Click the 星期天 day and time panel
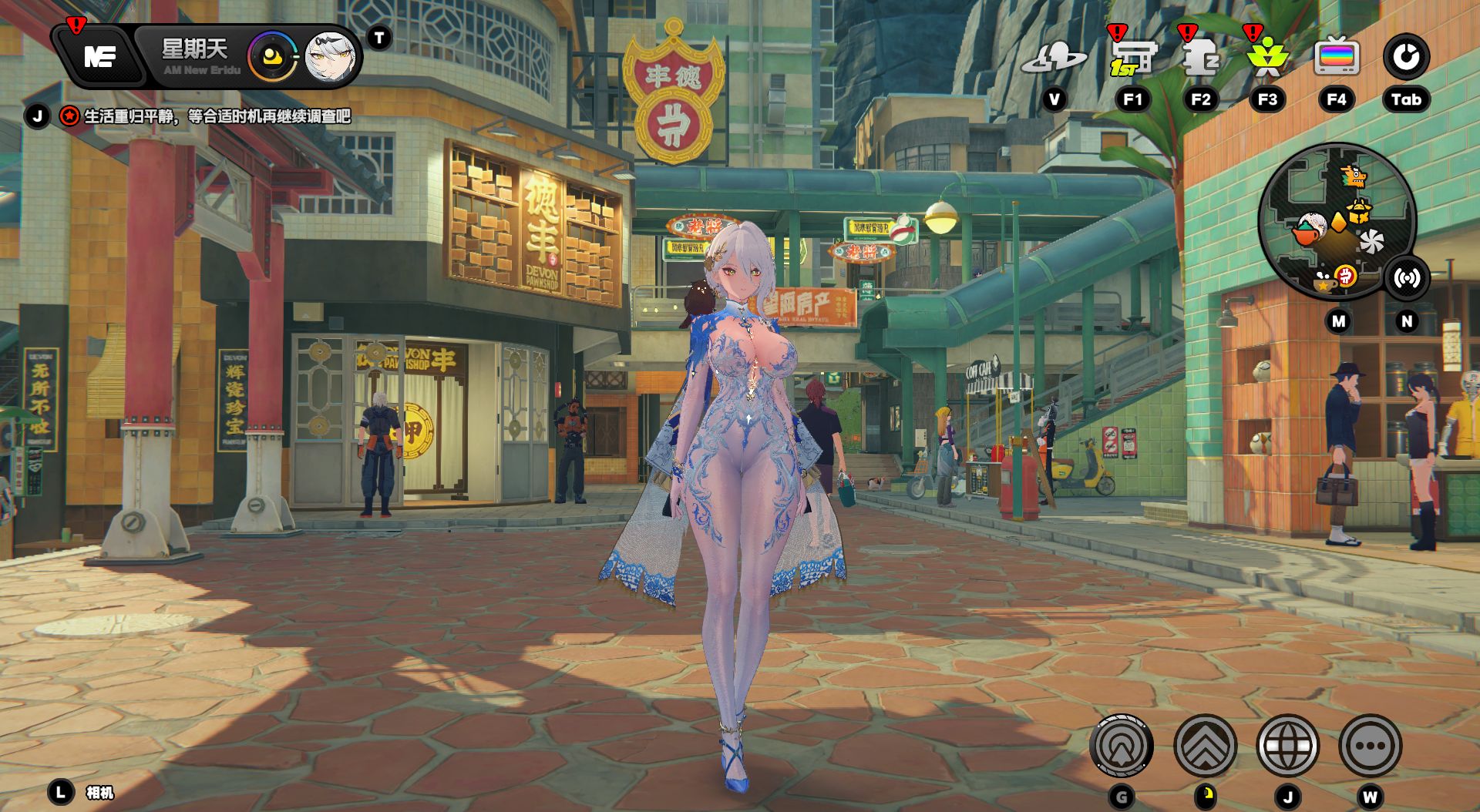 196,56
